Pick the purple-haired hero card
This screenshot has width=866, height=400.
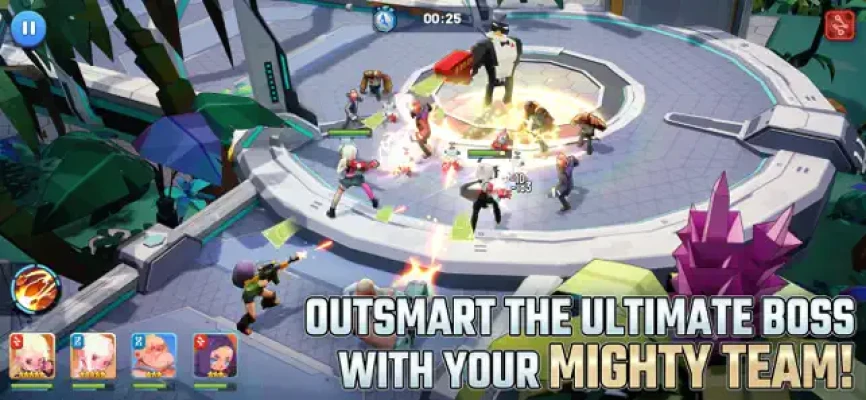coord(215,357)
